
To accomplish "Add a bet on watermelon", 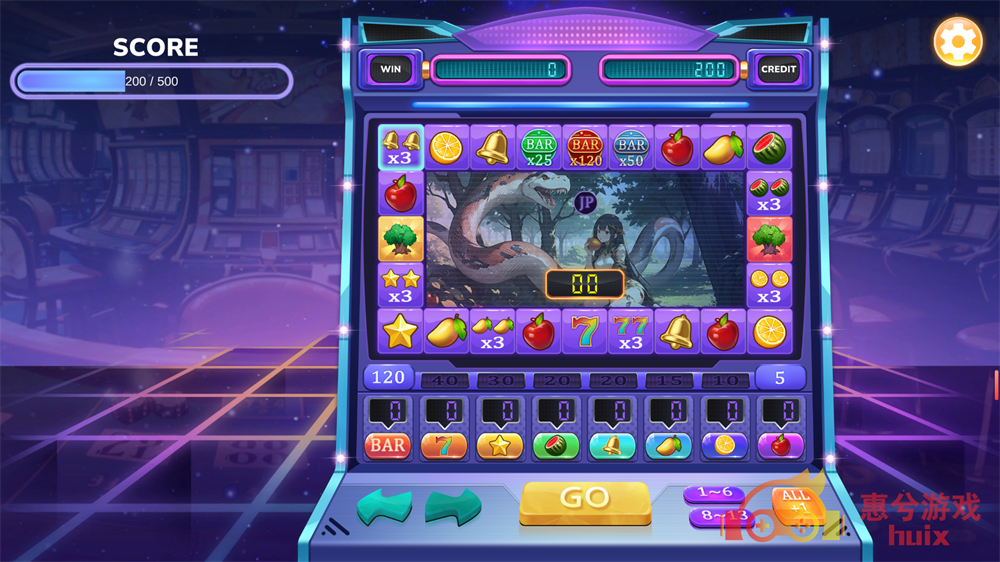I will [555, 445].
